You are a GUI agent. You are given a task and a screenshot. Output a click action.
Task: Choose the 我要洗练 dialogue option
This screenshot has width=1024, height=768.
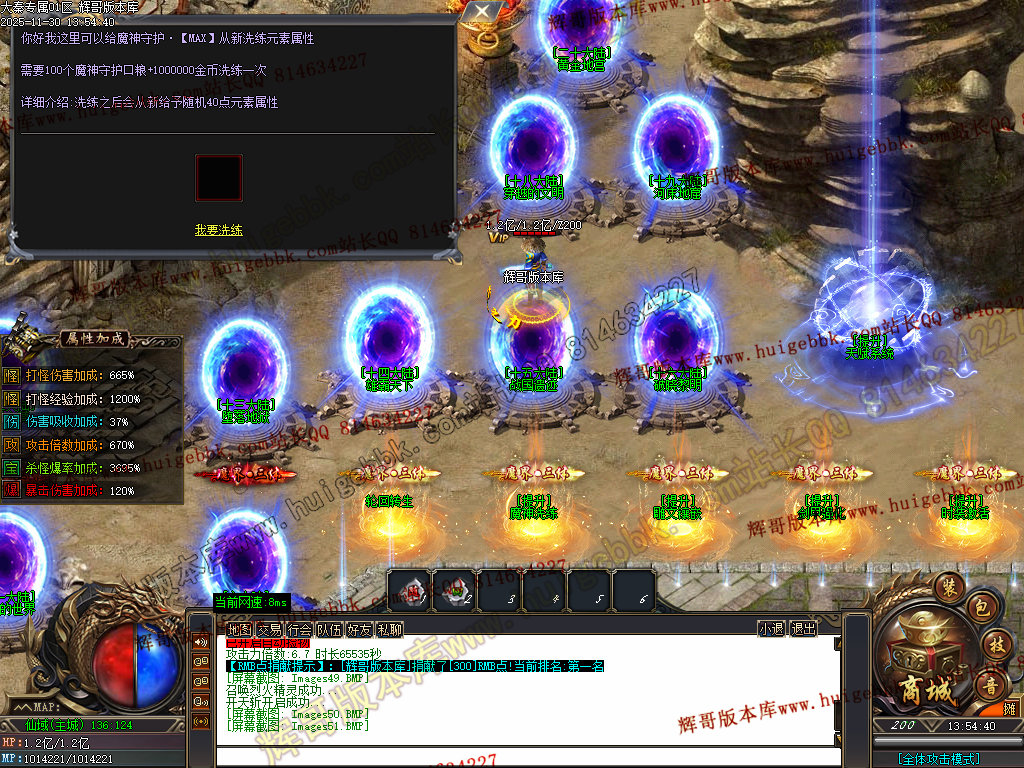(x=218, y=230)
